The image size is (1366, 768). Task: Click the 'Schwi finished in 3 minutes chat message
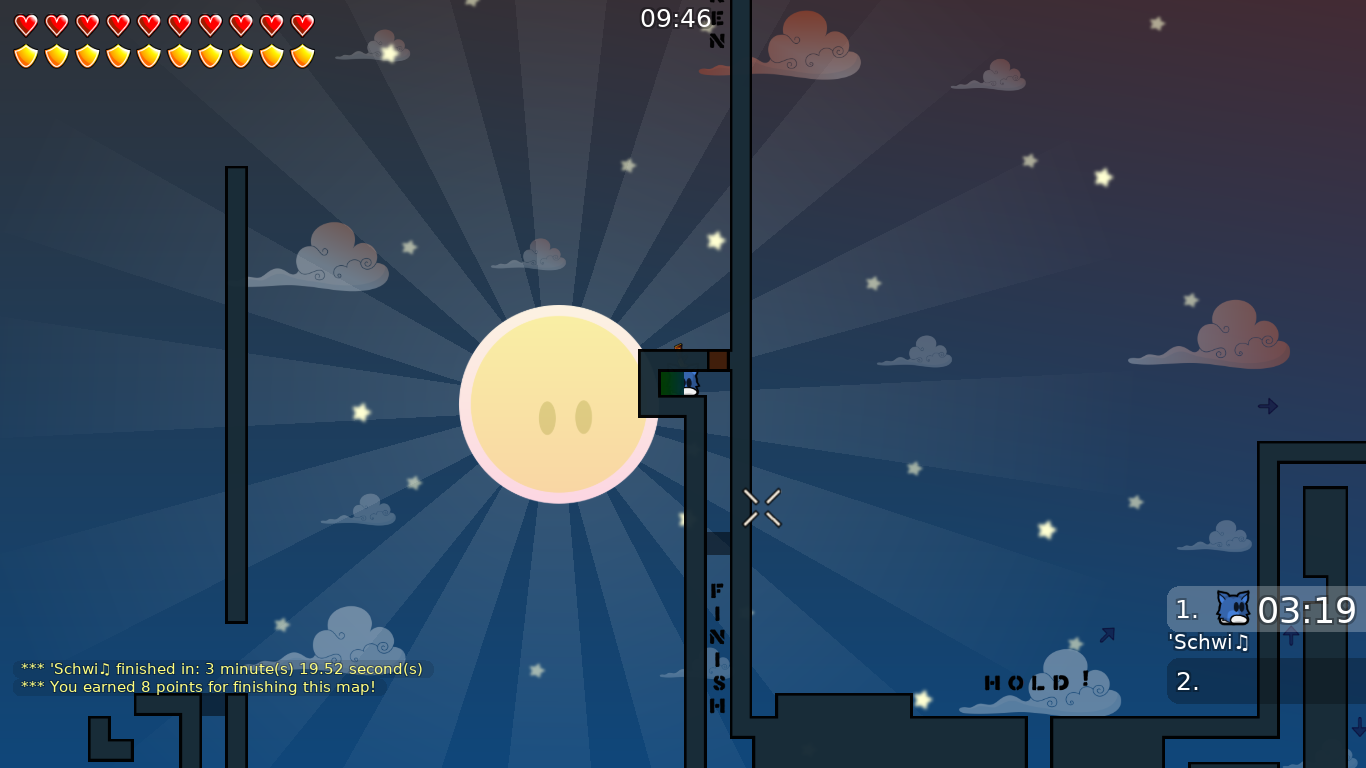tap(221, 670)
